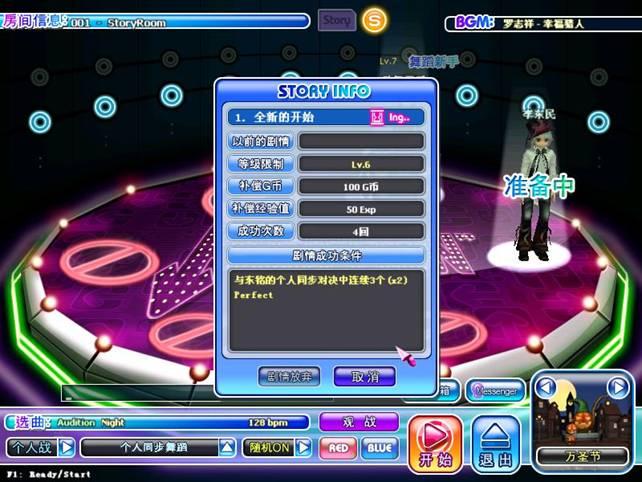Screen dimensions: 642x482
Task: Select the RED team button
Action: [338, 447]
